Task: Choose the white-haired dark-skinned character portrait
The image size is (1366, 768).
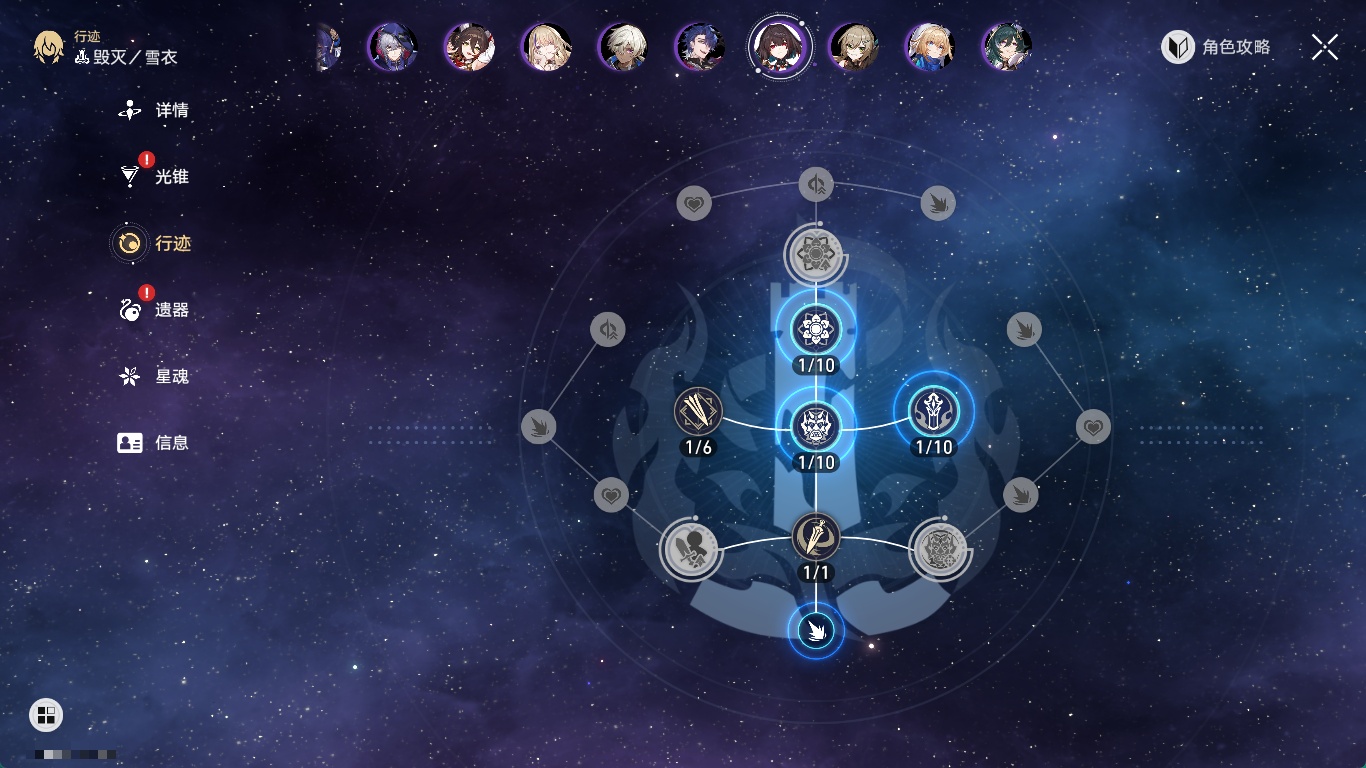Action: coord(623,46)
